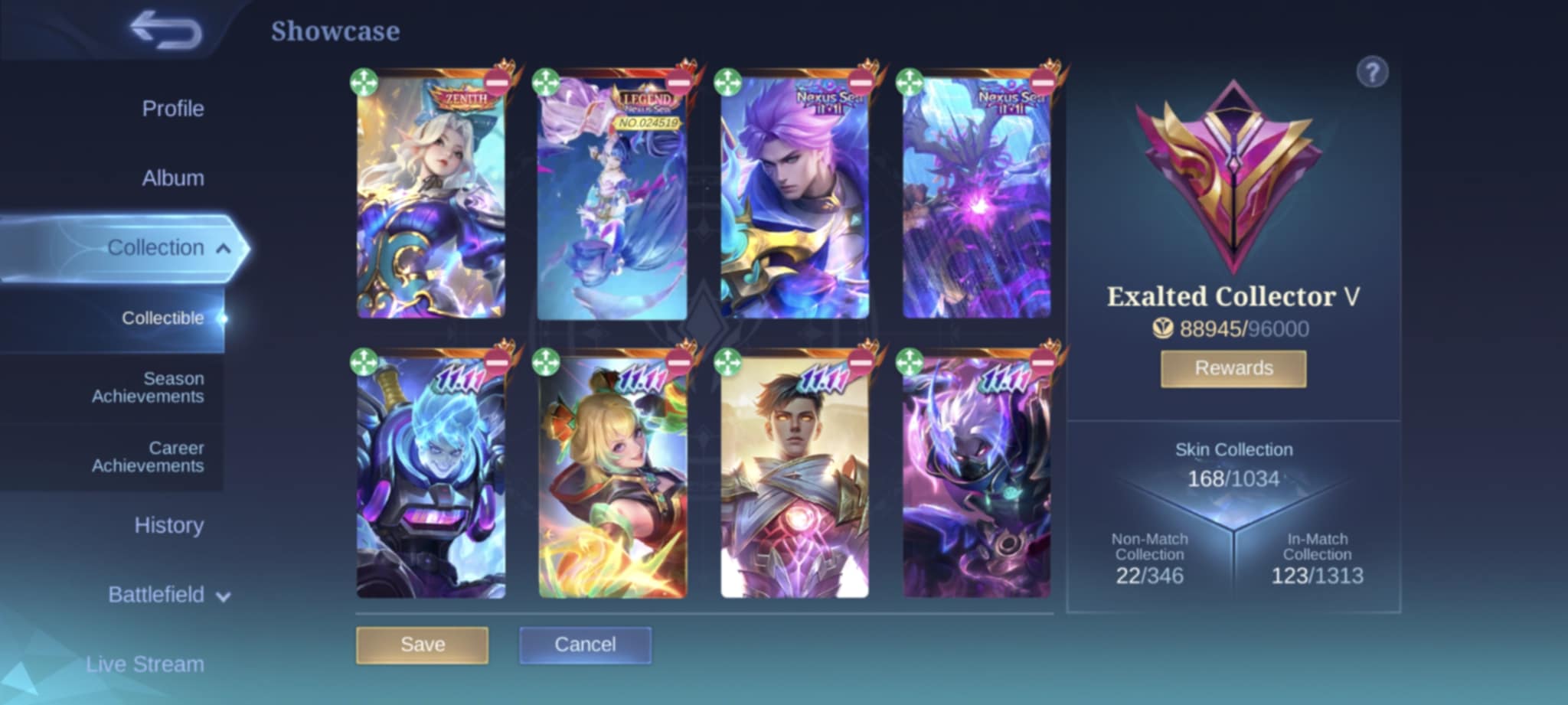Open Career Achievements
This screenshot has height=705, width=1568.
click(148, 457)
